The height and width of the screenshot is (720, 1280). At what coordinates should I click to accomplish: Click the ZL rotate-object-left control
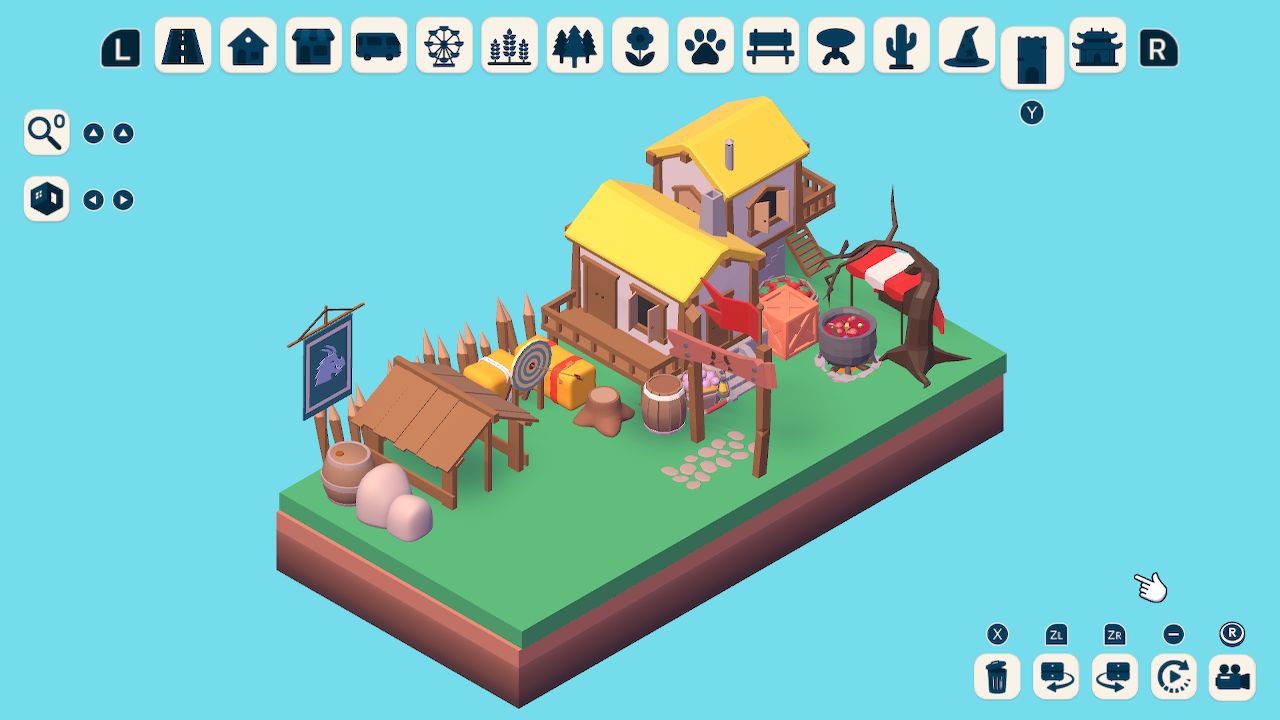point(1055,677)
